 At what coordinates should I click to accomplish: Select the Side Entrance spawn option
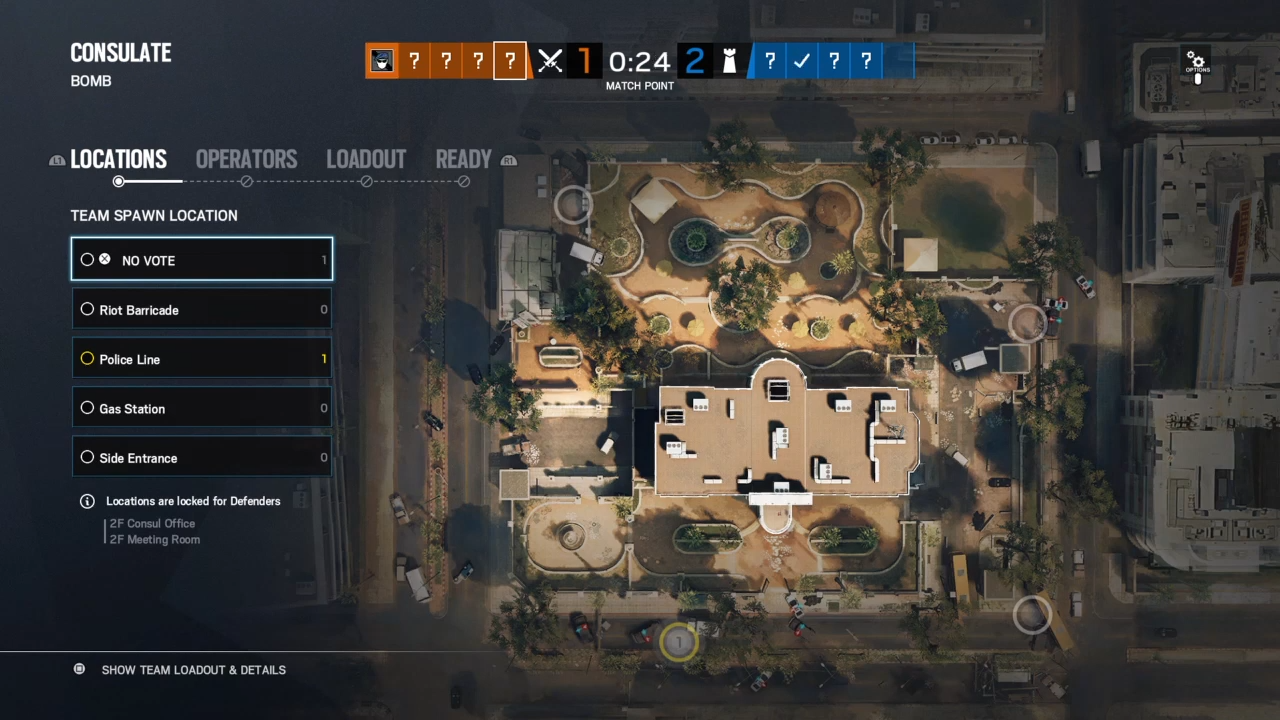[x=201, y=457]
